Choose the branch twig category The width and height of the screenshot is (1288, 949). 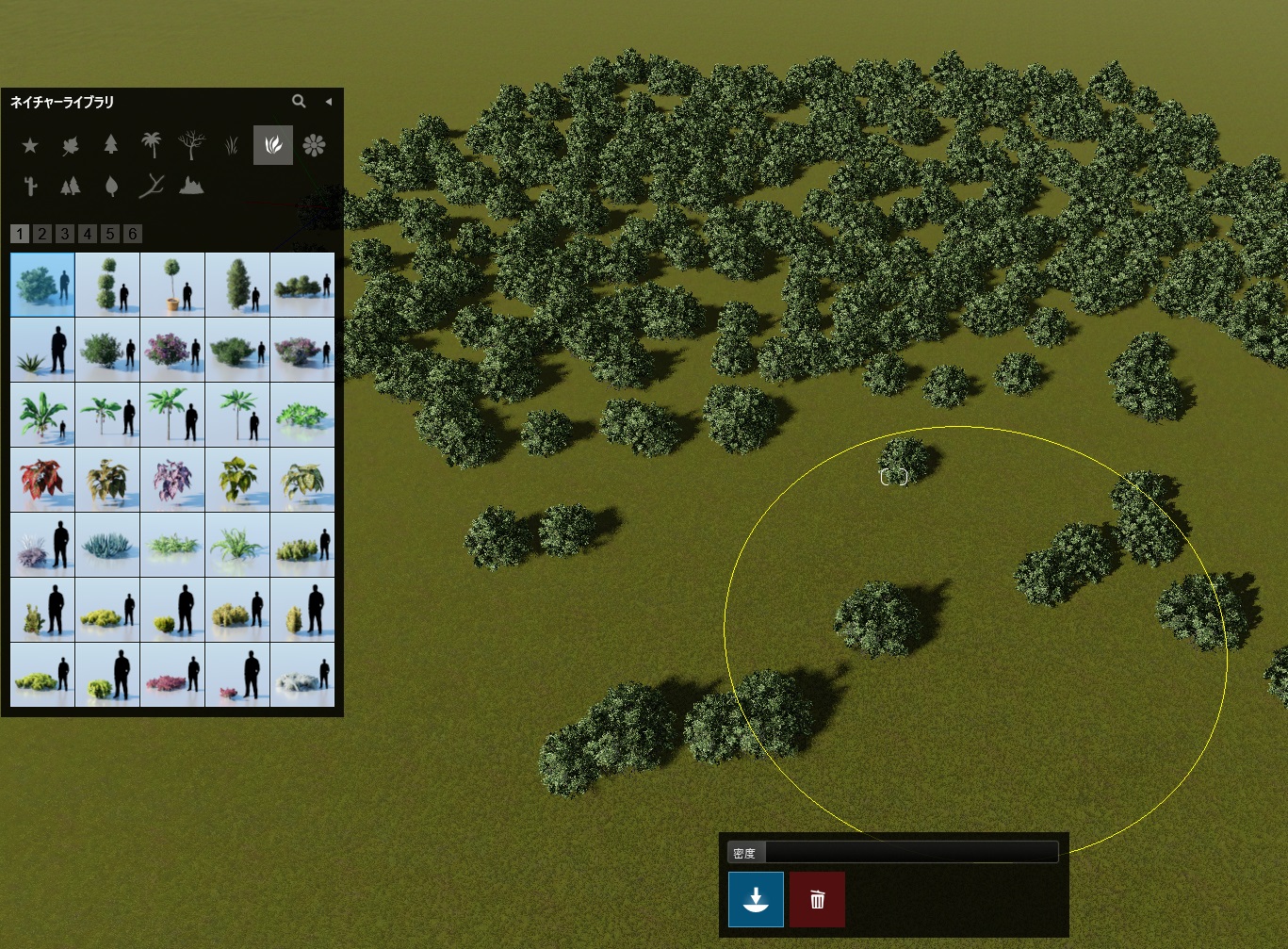tap(151, 186)
